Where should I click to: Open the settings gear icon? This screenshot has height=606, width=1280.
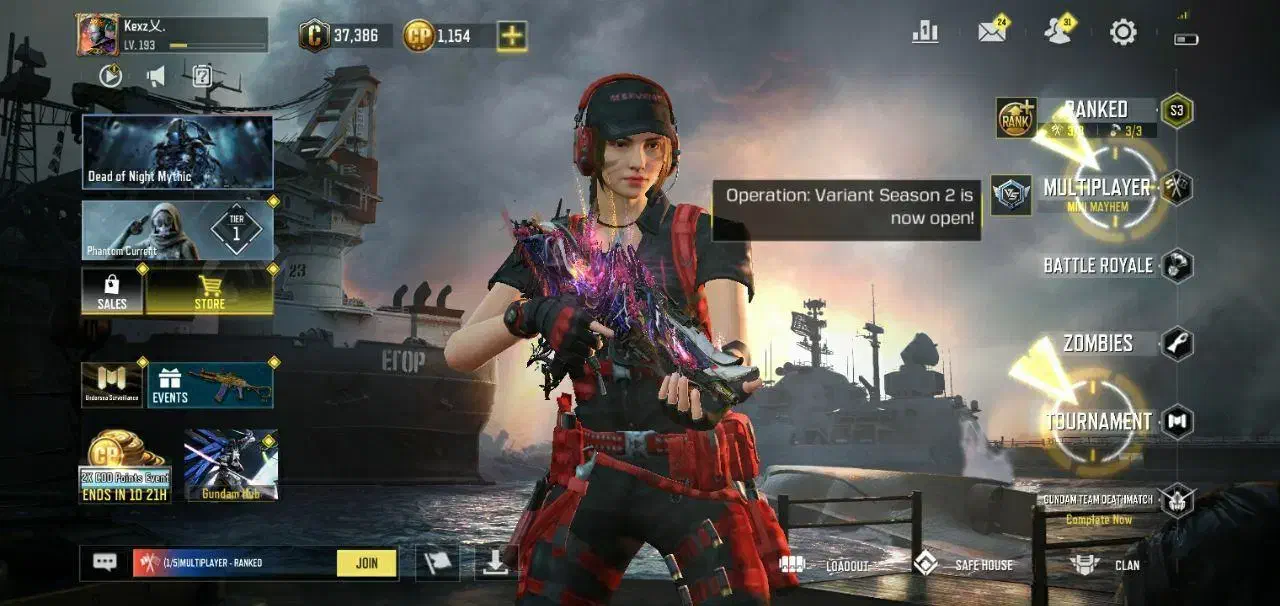[x=1123, y=32]
